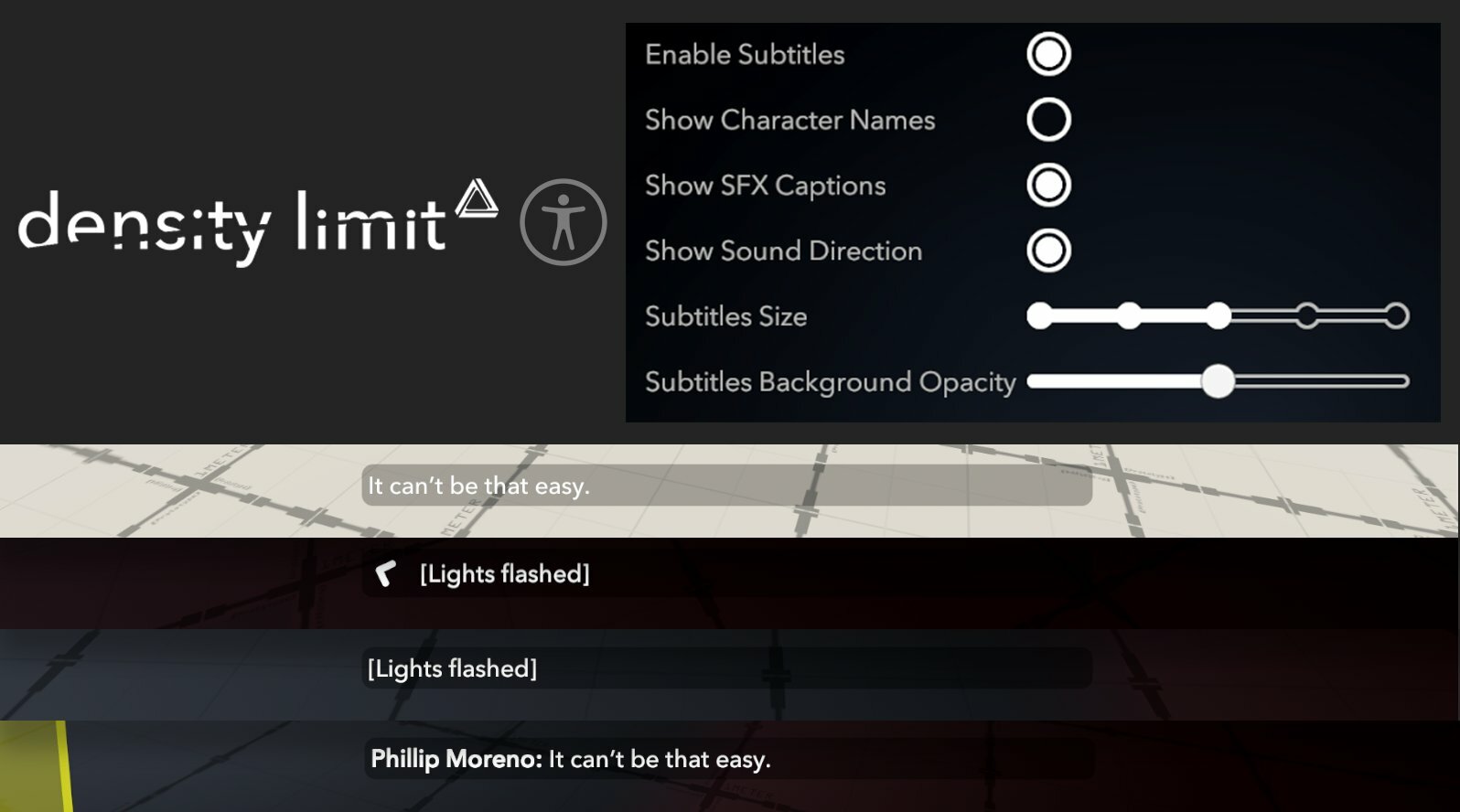Click the Subtitles Size label

pos(725,315)
